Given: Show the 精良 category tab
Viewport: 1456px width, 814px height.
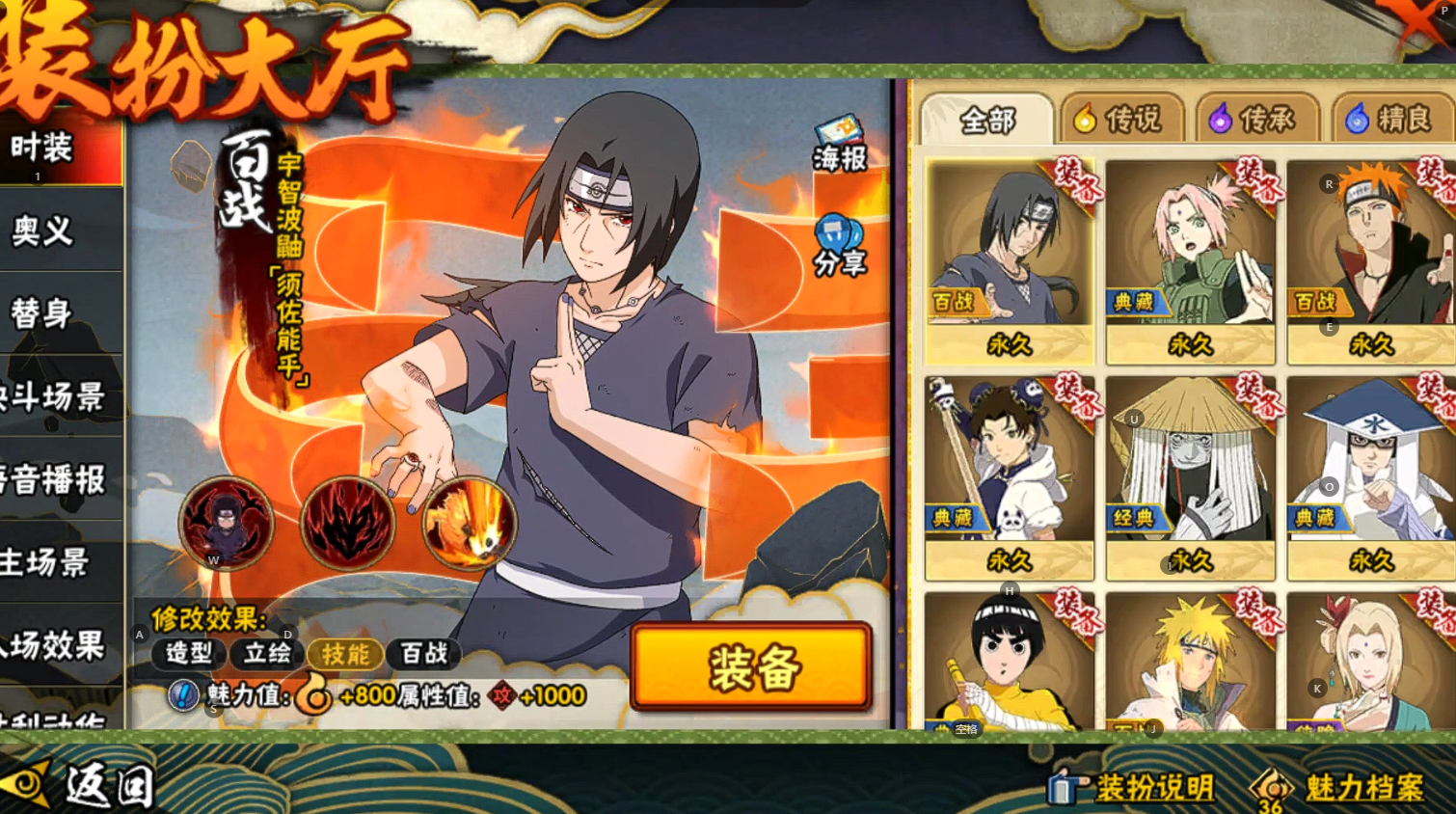Looking at the screenshot, I should pyautogui.click(x=1391, y=120).
